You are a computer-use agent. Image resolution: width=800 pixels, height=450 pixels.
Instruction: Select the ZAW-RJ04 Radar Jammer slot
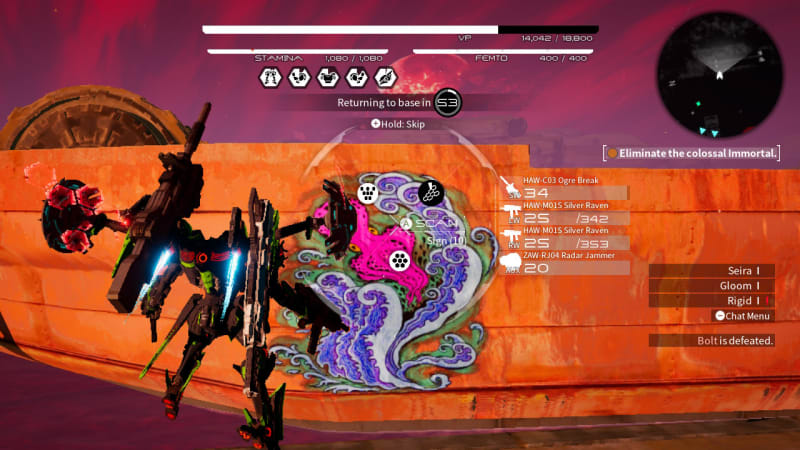click(565, 263)
